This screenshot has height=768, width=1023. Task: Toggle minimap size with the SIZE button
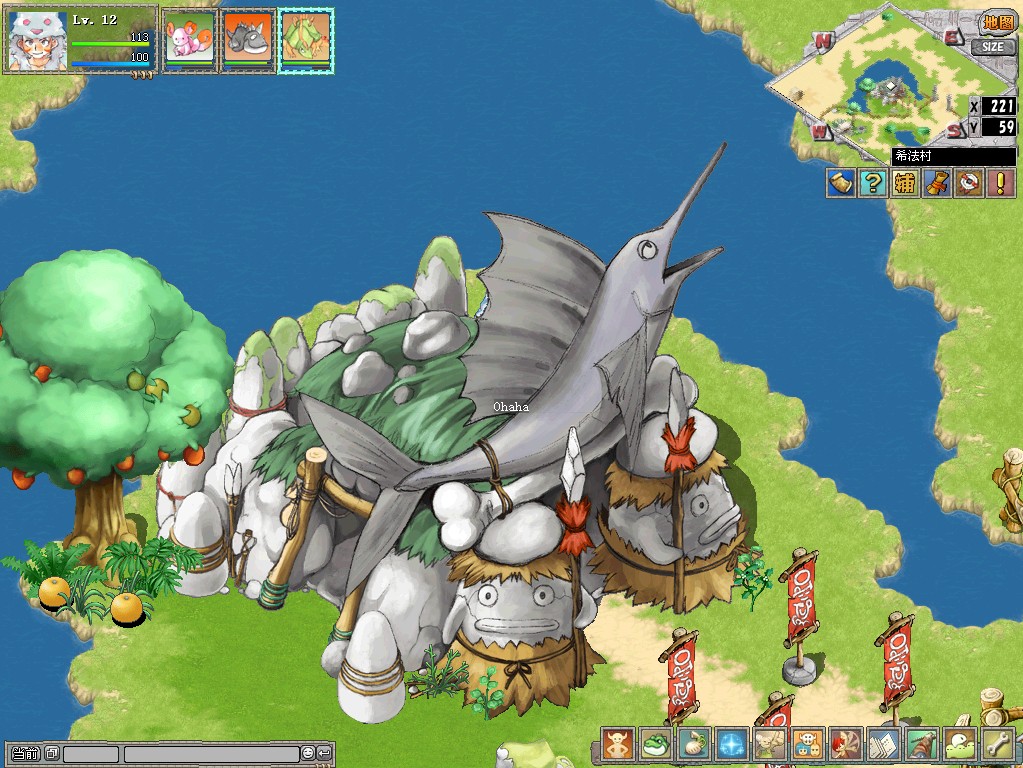(991, 46)
